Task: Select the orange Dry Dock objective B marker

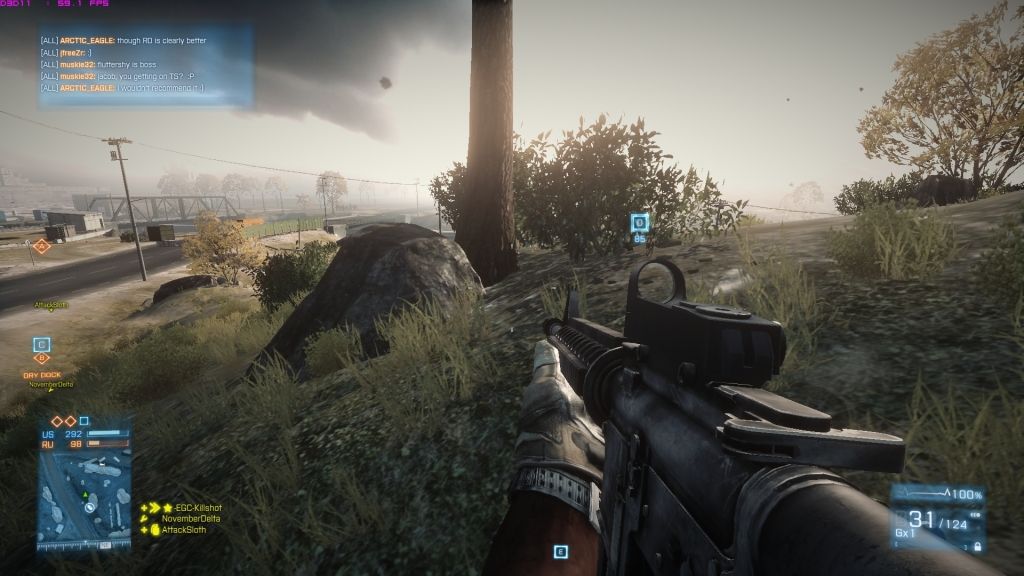Action: (x=42, y=358)
